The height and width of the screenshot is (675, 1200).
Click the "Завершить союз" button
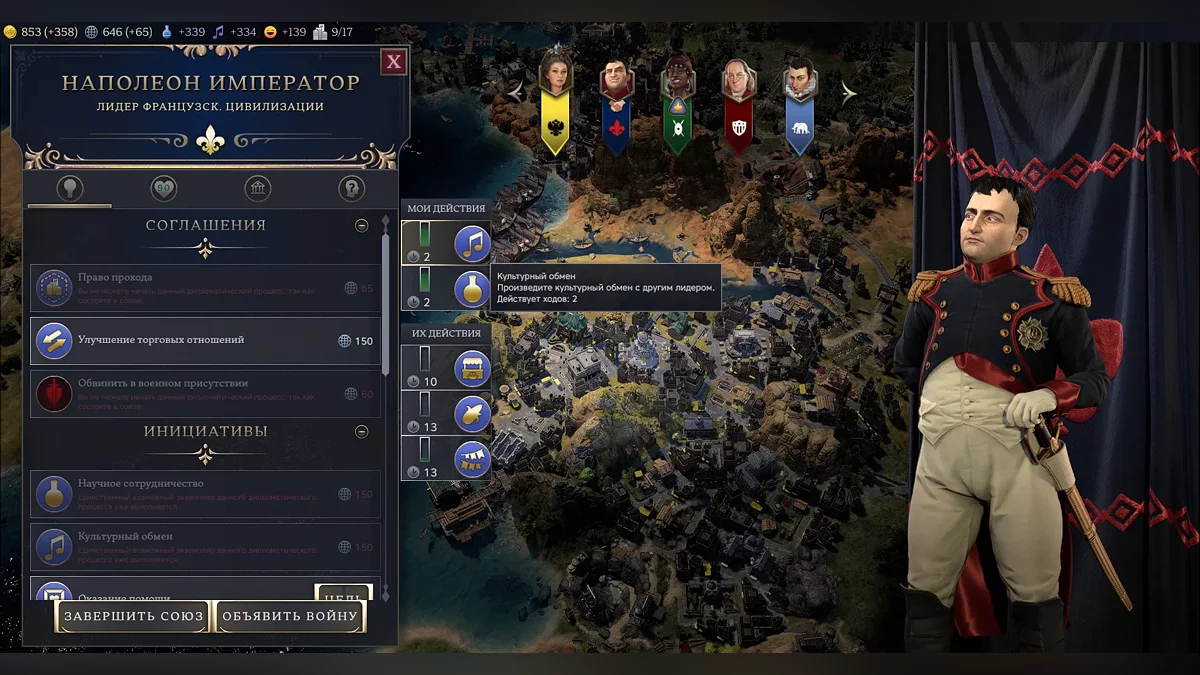coord(134,616)
